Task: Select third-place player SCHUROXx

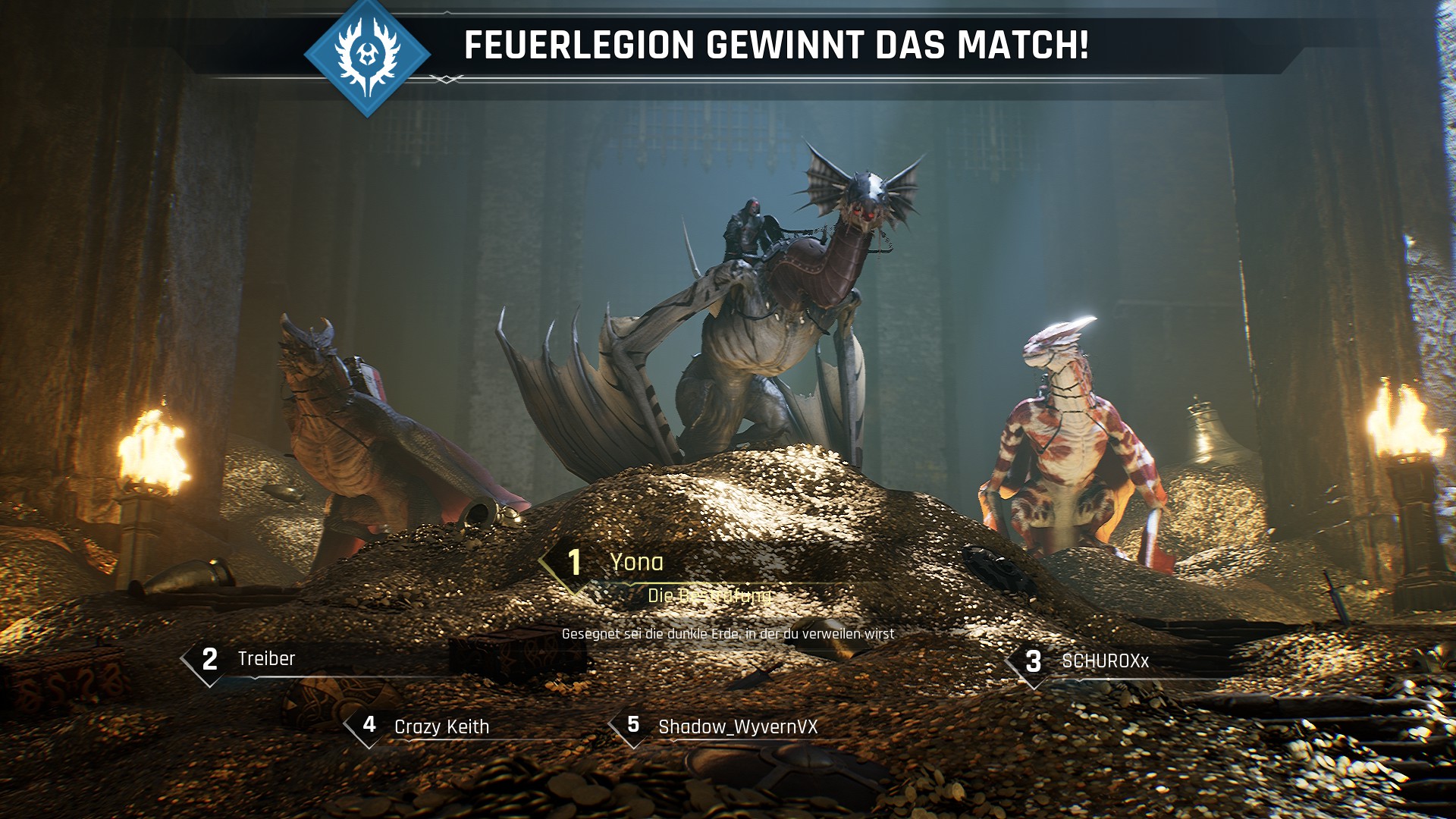Action: (1105, 661)
